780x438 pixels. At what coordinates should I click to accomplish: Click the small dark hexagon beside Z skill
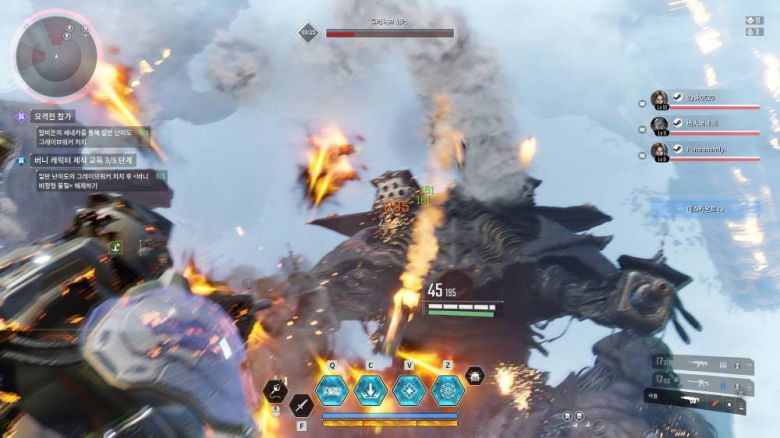click(475, 376)
